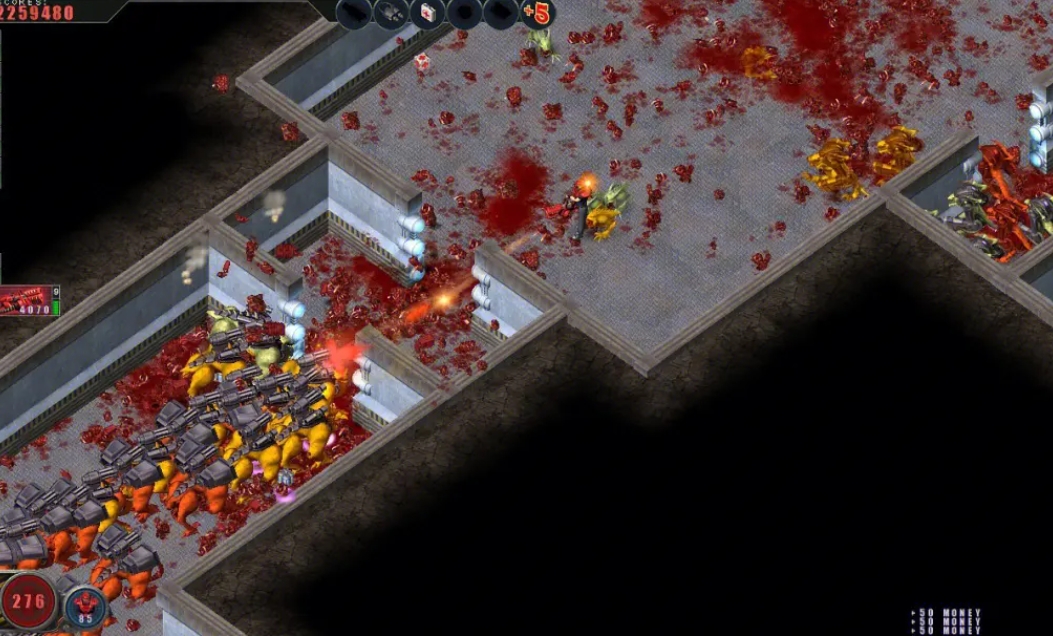The width and height of the screenshot is (1053, 636).
Task: Select the red equipped weapon icon
Action: coord(26,299)
